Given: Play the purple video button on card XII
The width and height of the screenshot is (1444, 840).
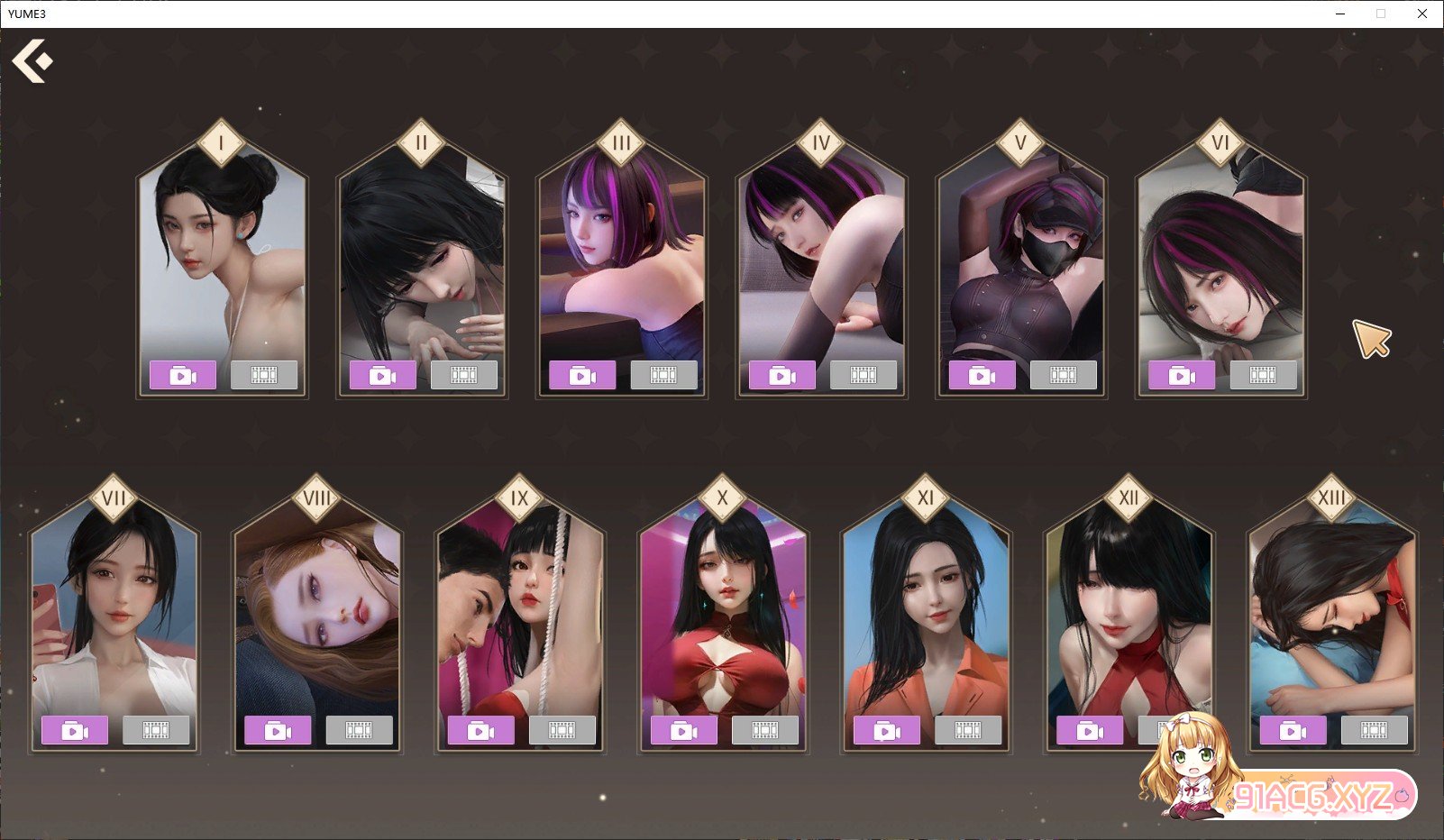Looking at the screenshot, I should tap(1090, 730).
